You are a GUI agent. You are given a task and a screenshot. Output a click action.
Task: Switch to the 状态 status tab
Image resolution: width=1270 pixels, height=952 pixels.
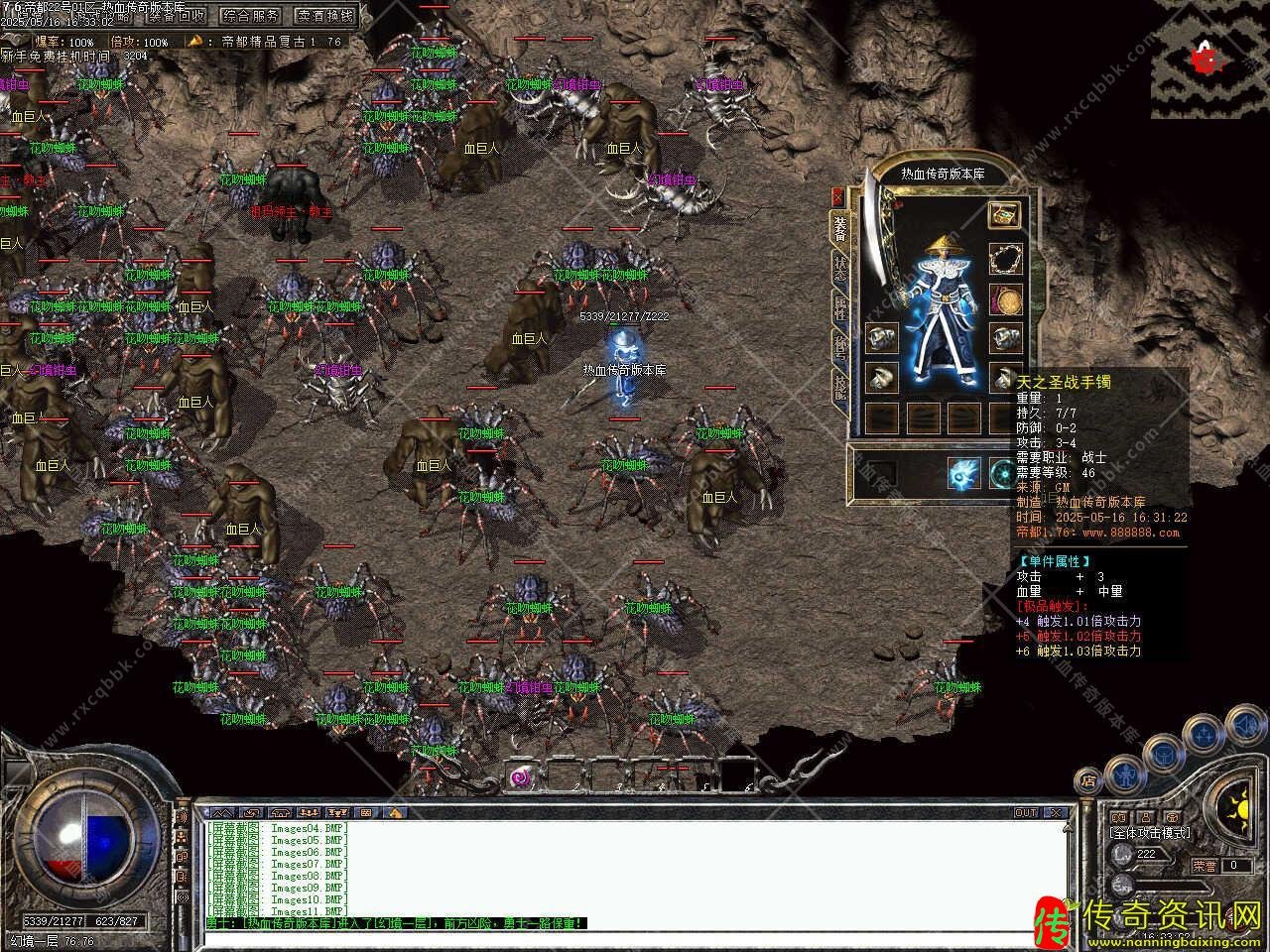click(840, 270)
